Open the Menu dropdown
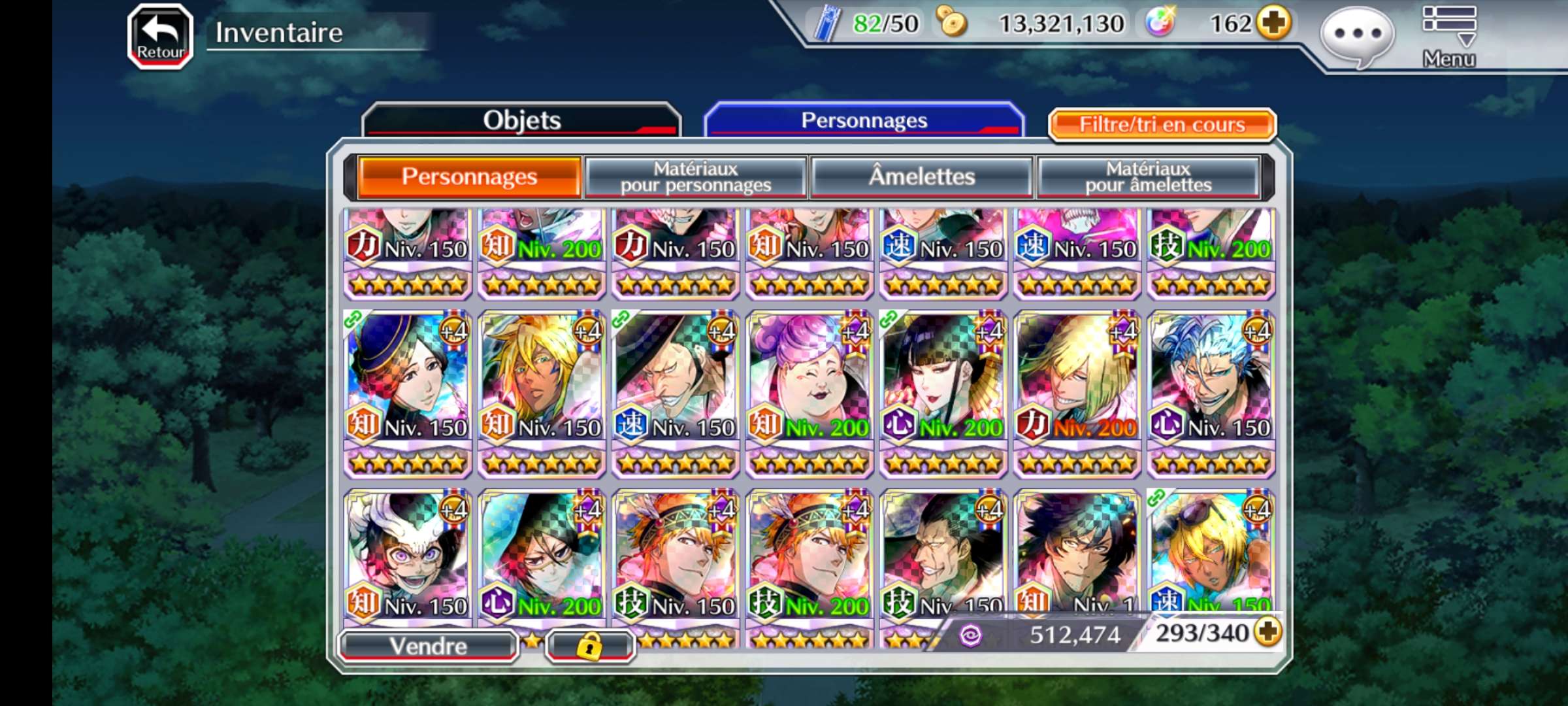Image resolution: width=1568 pixels, height=706 pixels. [x=1448, y=36]
